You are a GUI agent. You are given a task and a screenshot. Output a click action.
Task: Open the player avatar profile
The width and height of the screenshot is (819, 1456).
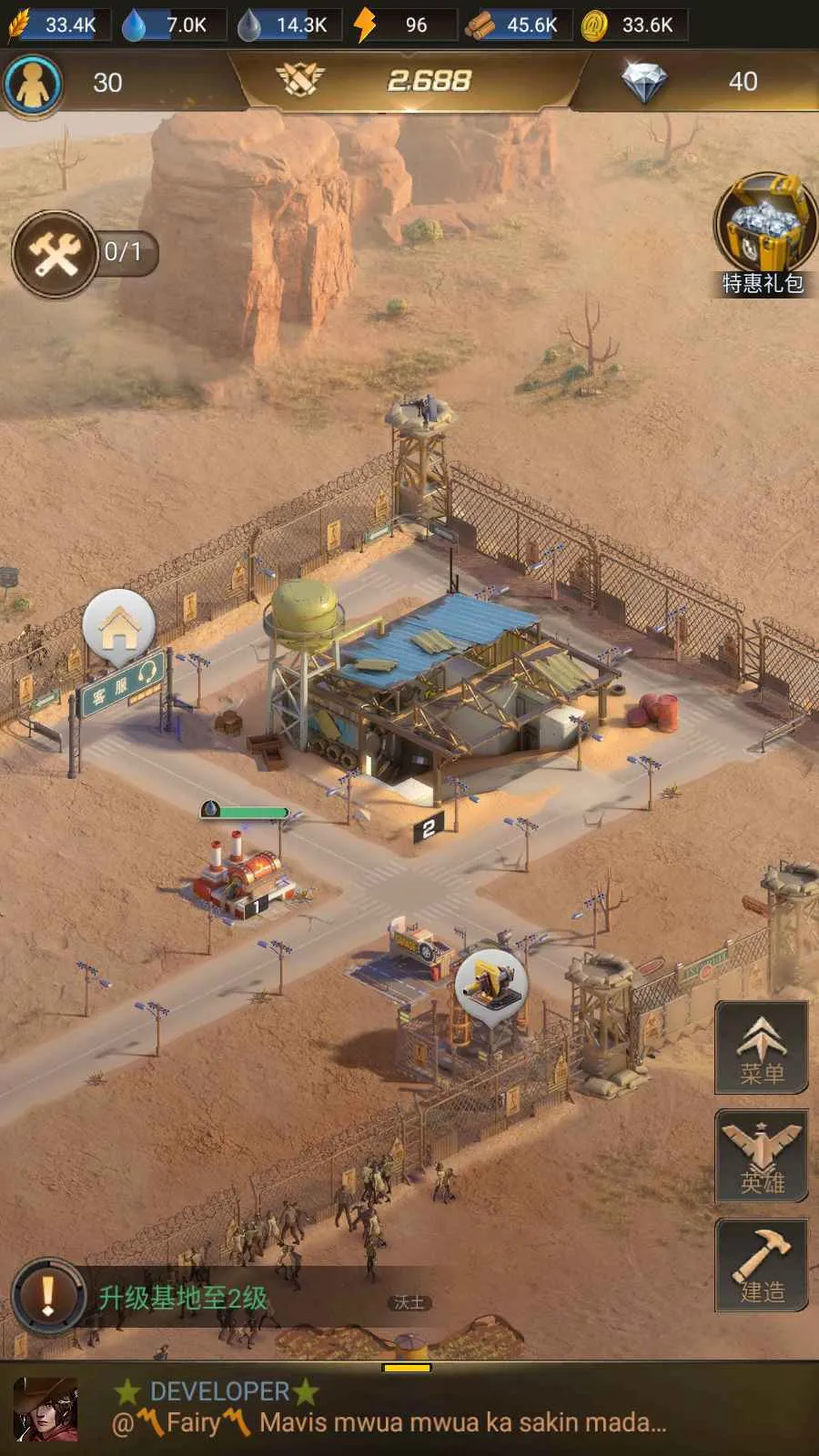tap(33, 83)
